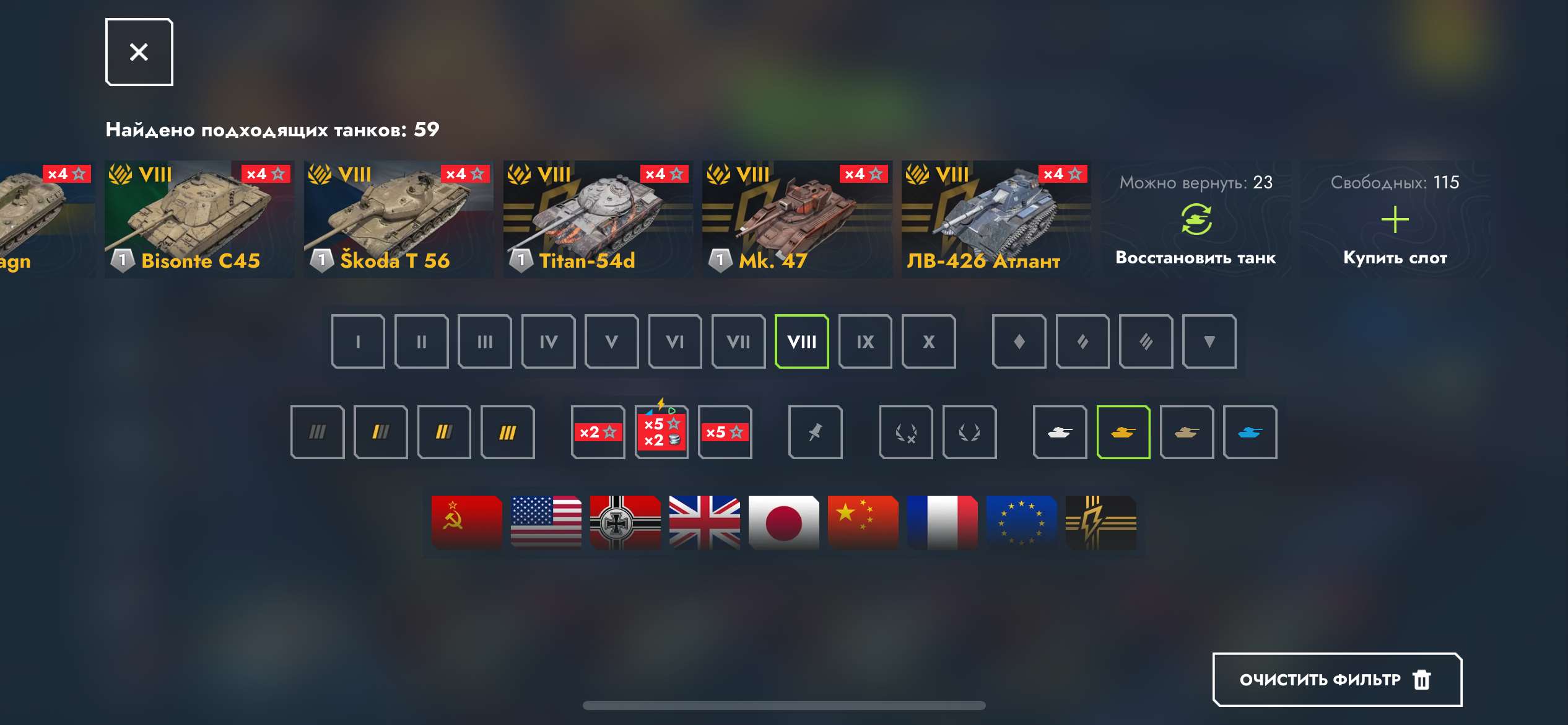This screenshot has height=725, width=1568.
Task: Toggle the x2 star bonus filter
Action: tap(598, 433)
